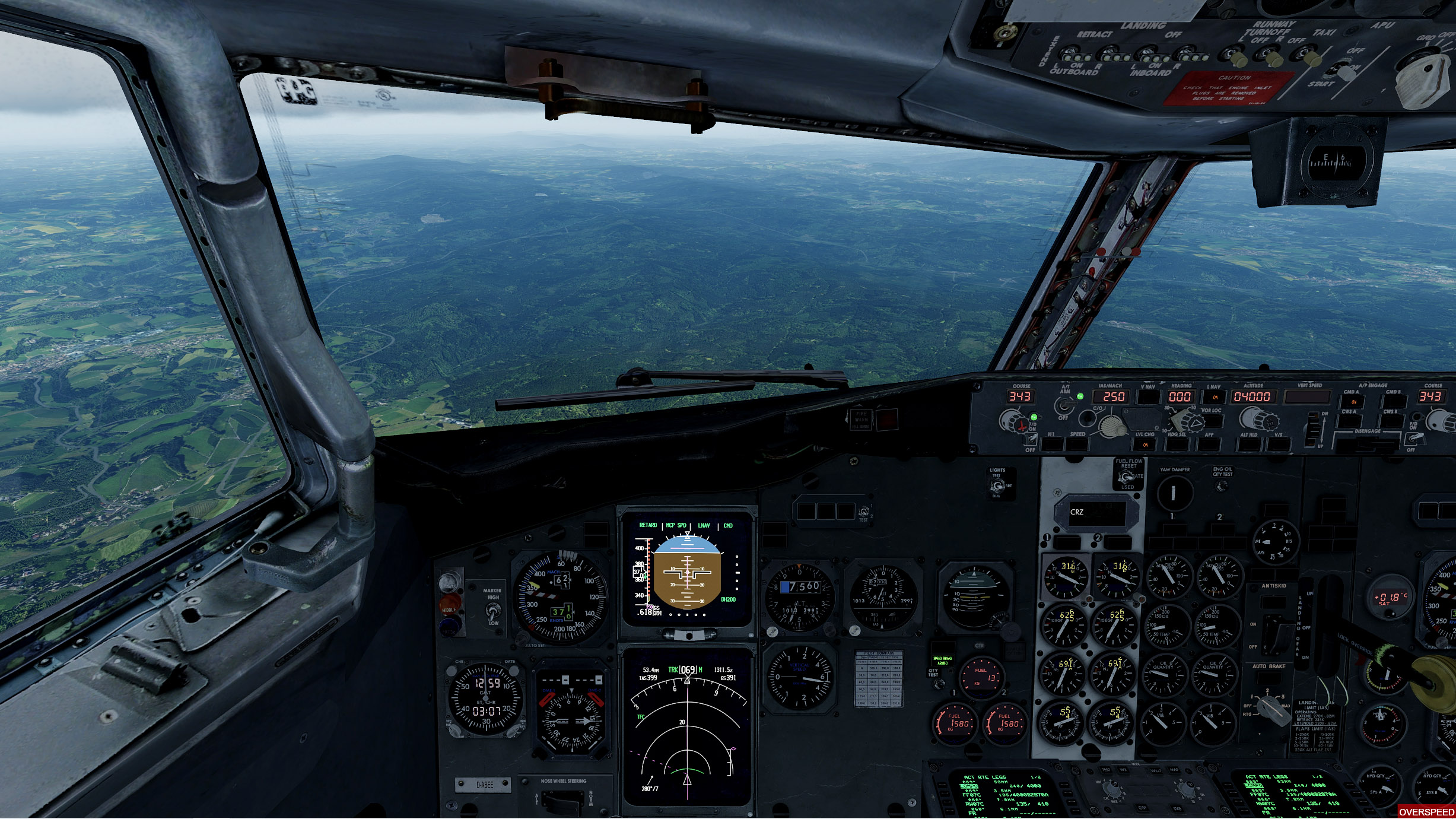Engage HDG SEL on the autopilot panel

1177,444
